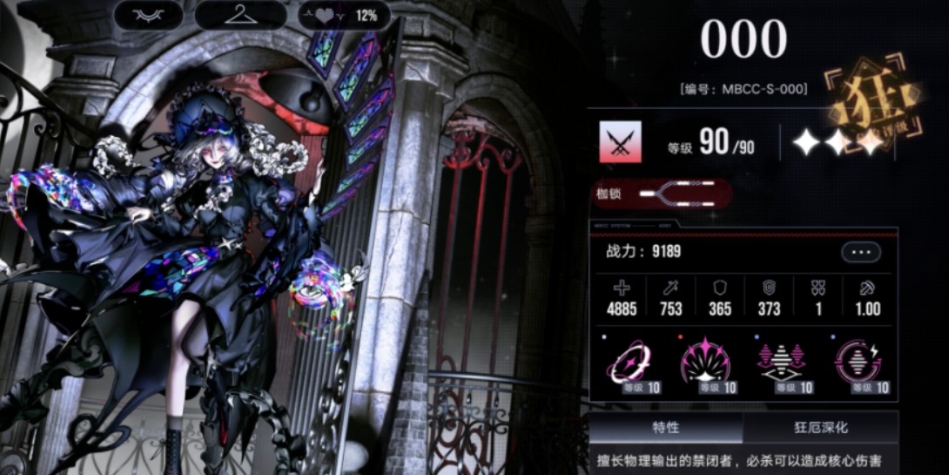Switch to the 特性 tab
949x475 pixels.
tap(666, 427)
